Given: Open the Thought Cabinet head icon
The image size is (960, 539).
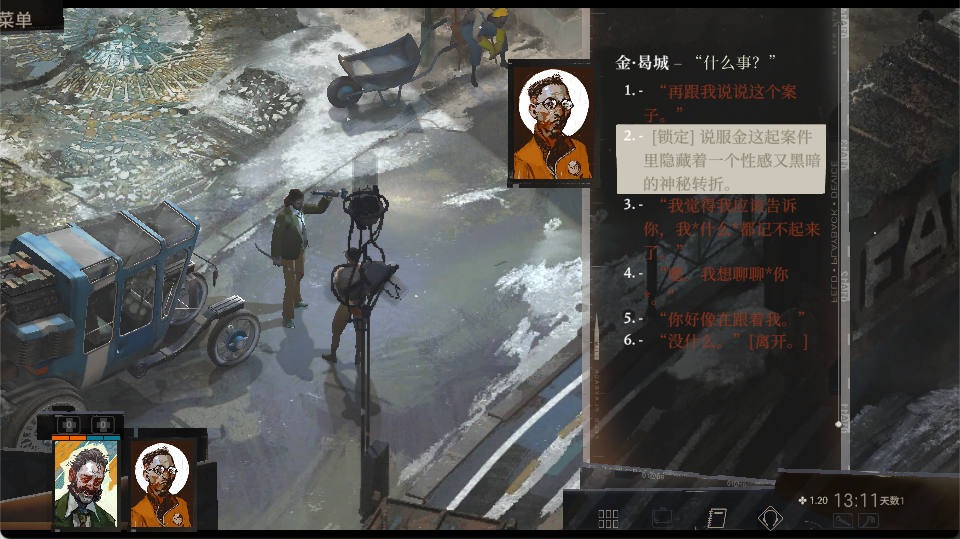Looking at the screenshot, I should click(x=770, y=518).
